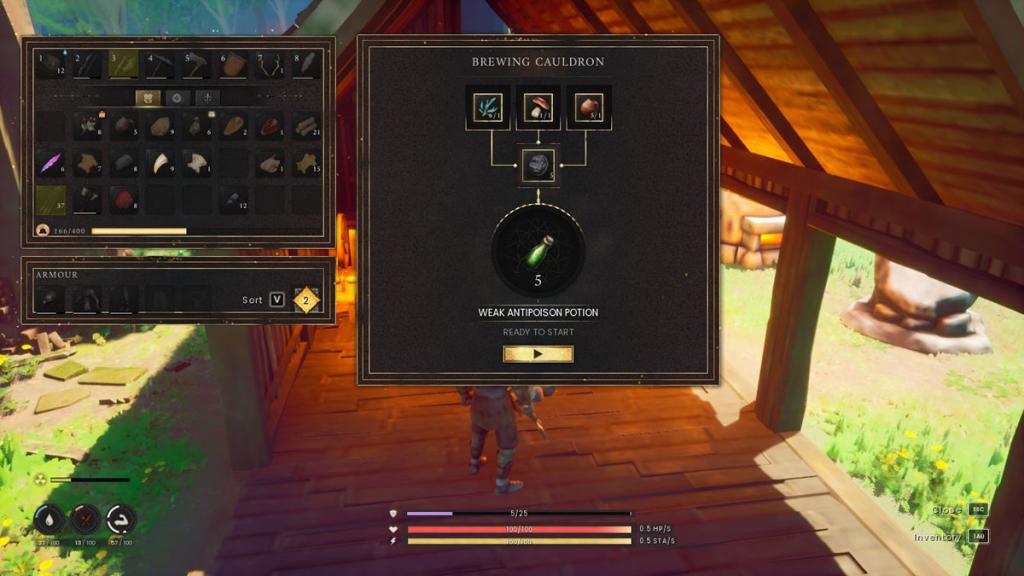Start brewing with the play button
This screenshot has width=1024, height=576.
(538, 354)
